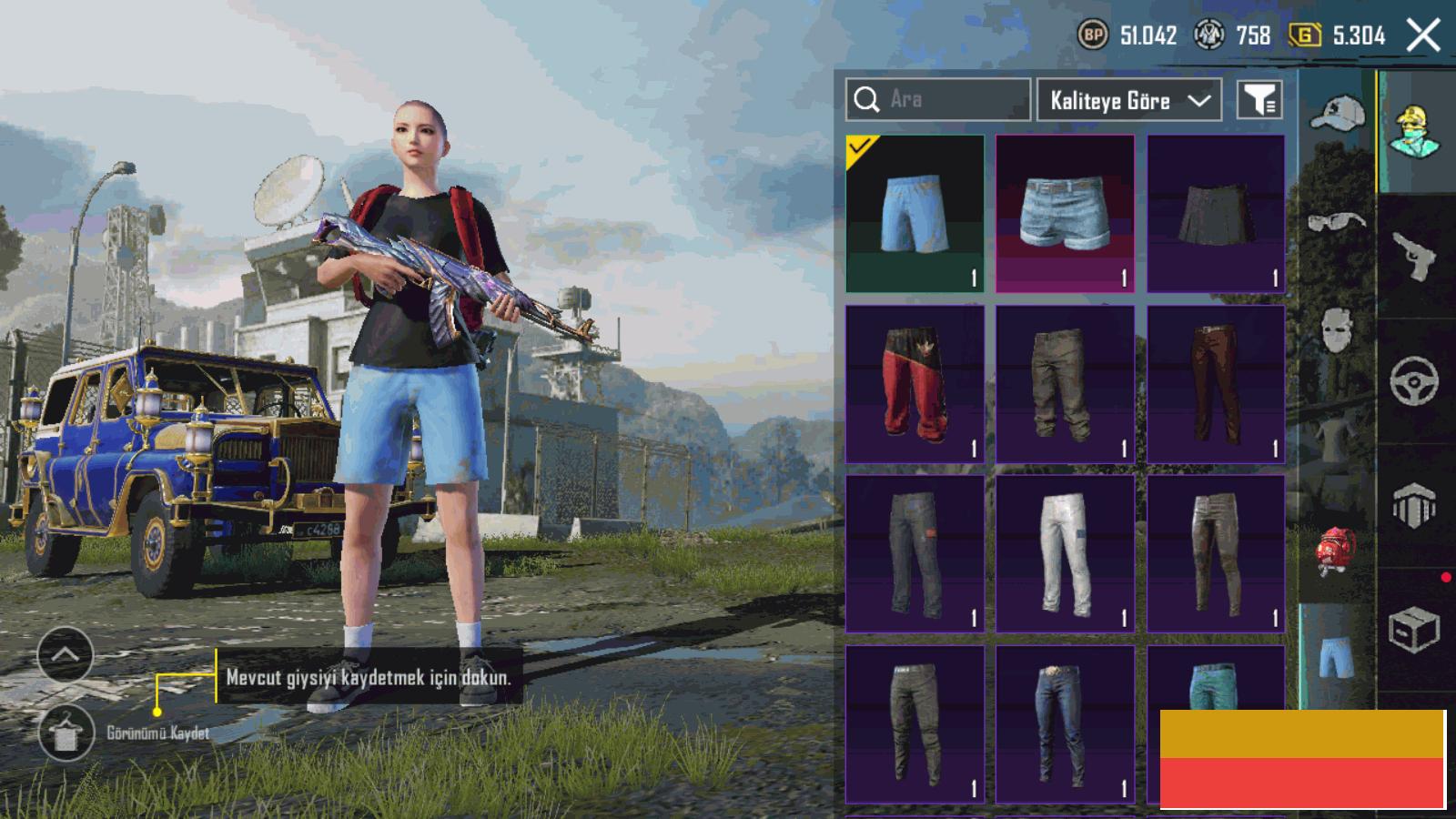1456x819 pixels.
Task: Select the equipped light blue shorts
Action: tap(915, 215)
